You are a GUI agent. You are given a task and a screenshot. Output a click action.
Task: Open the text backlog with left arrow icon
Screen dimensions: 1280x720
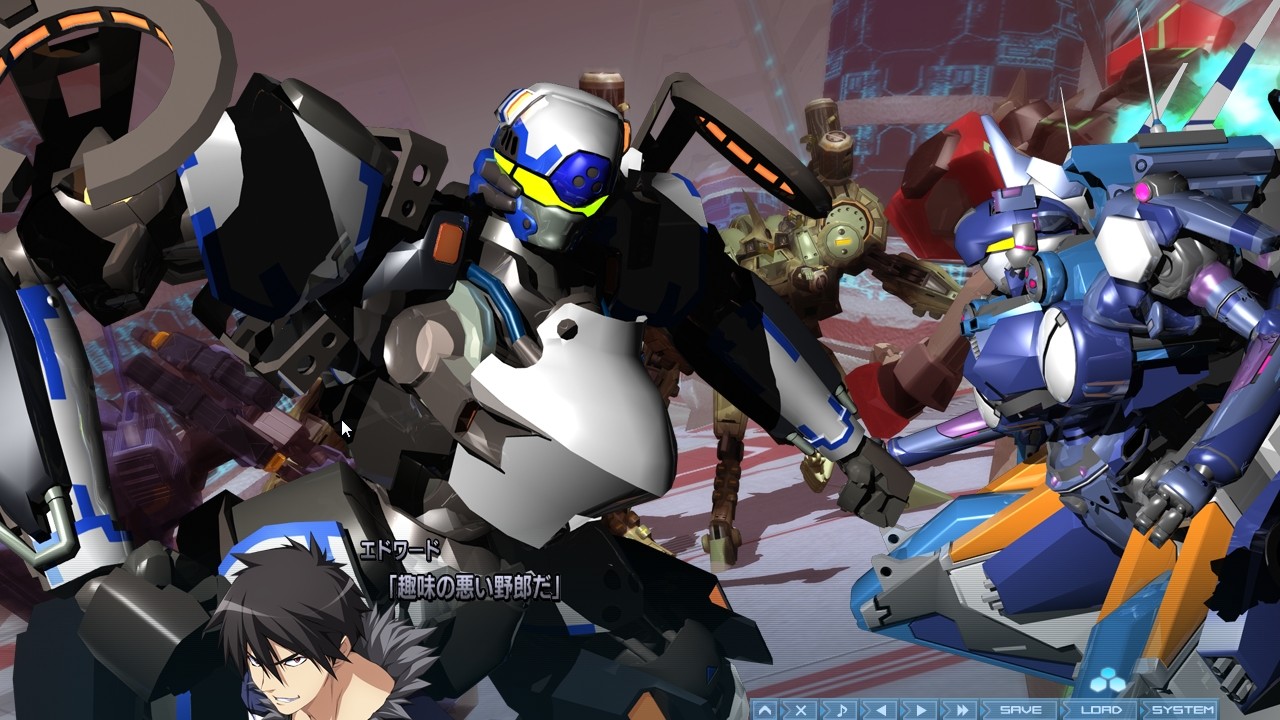(882, 710)
